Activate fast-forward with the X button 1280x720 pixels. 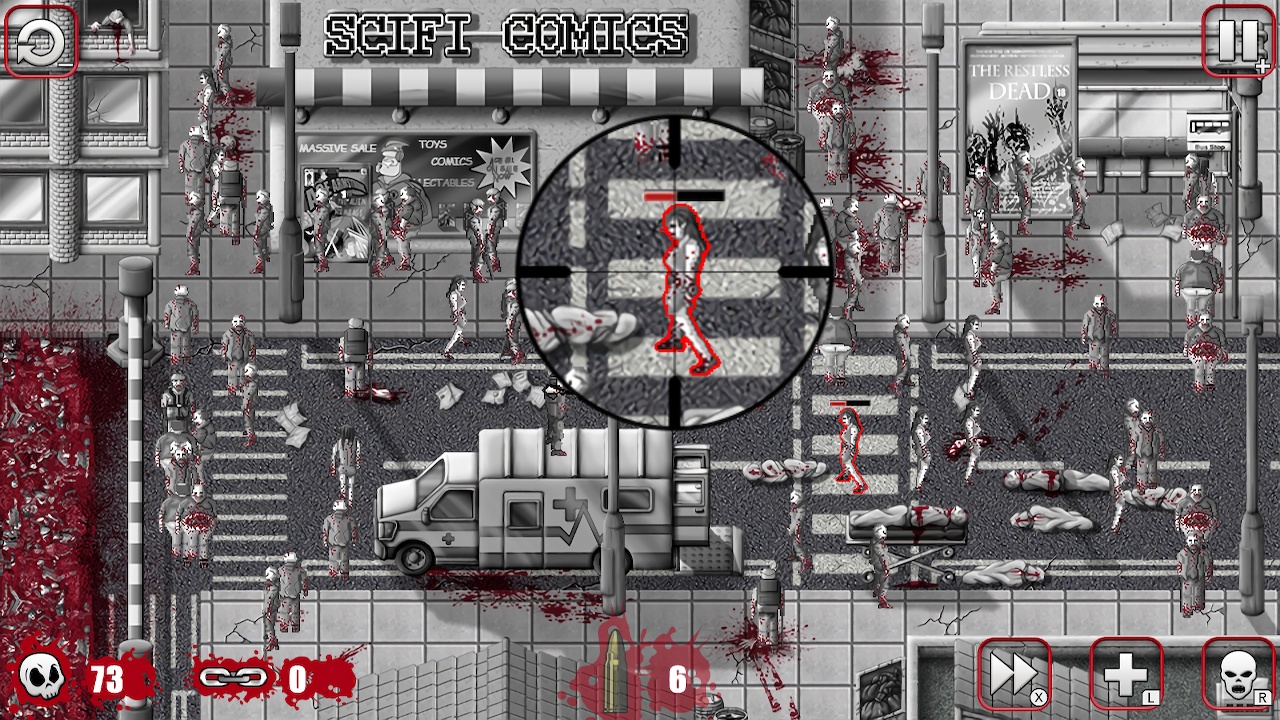(1013, 674)
